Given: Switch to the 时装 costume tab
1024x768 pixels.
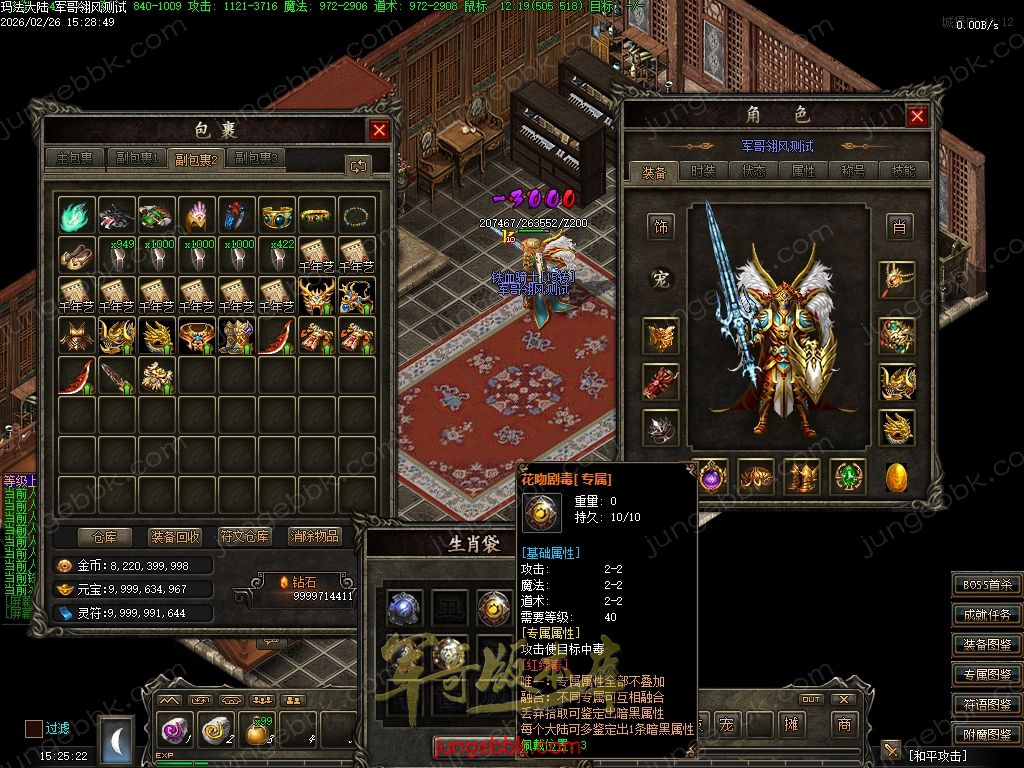Looking at the screenshot, I should [704, 171].
